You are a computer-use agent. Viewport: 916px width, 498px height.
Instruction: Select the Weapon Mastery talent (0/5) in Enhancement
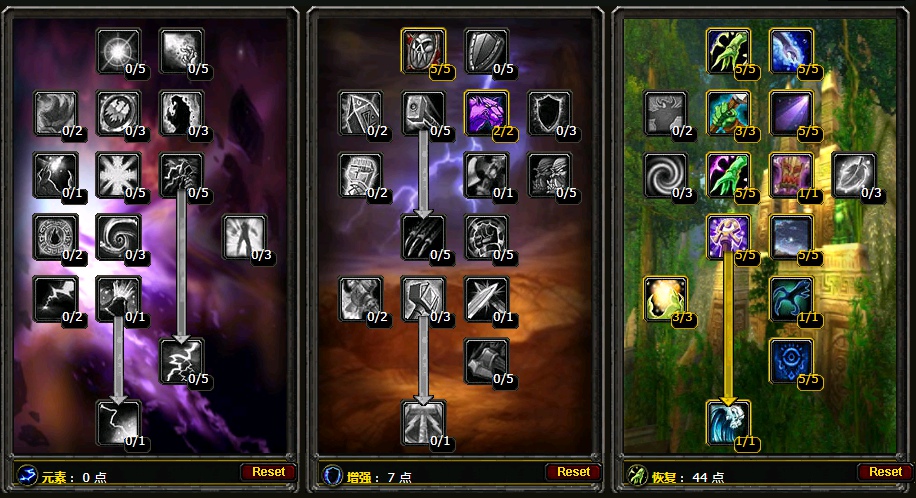tap(486, 360)
